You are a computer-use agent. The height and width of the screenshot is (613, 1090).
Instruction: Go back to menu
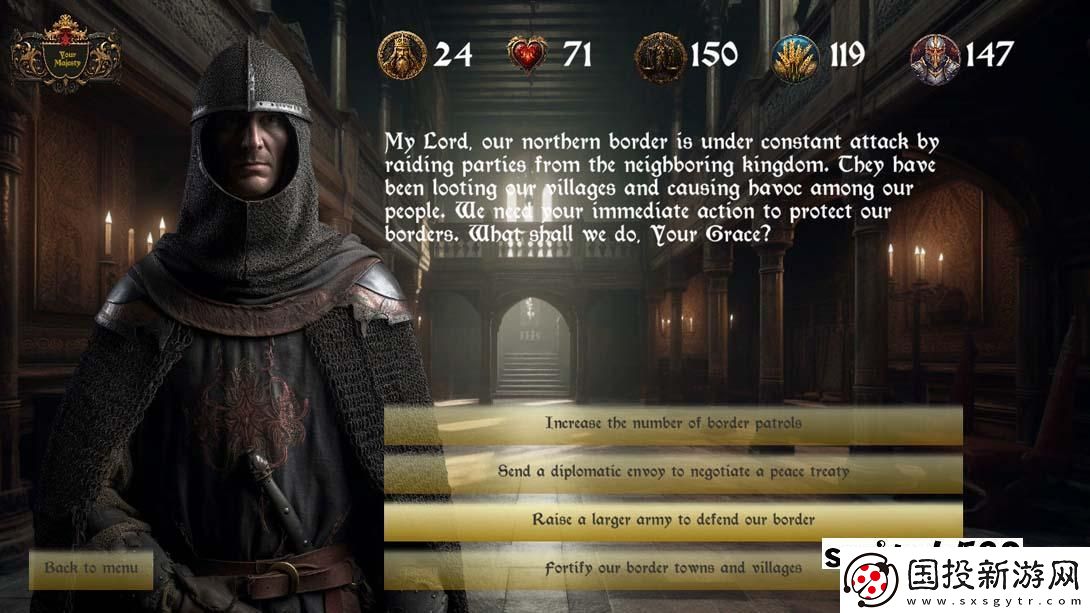pyautogui.click(x=91, y=568)
